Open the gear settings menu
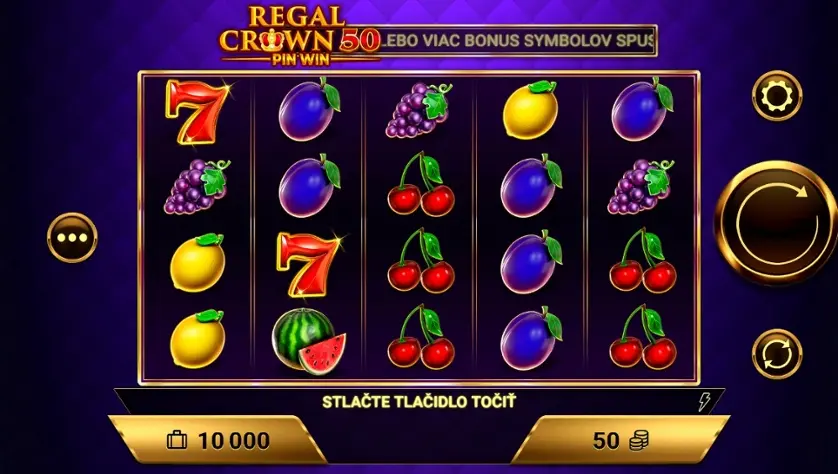This screenshot has height=474, width=838. pyautogui.click(x=776, y=95)
